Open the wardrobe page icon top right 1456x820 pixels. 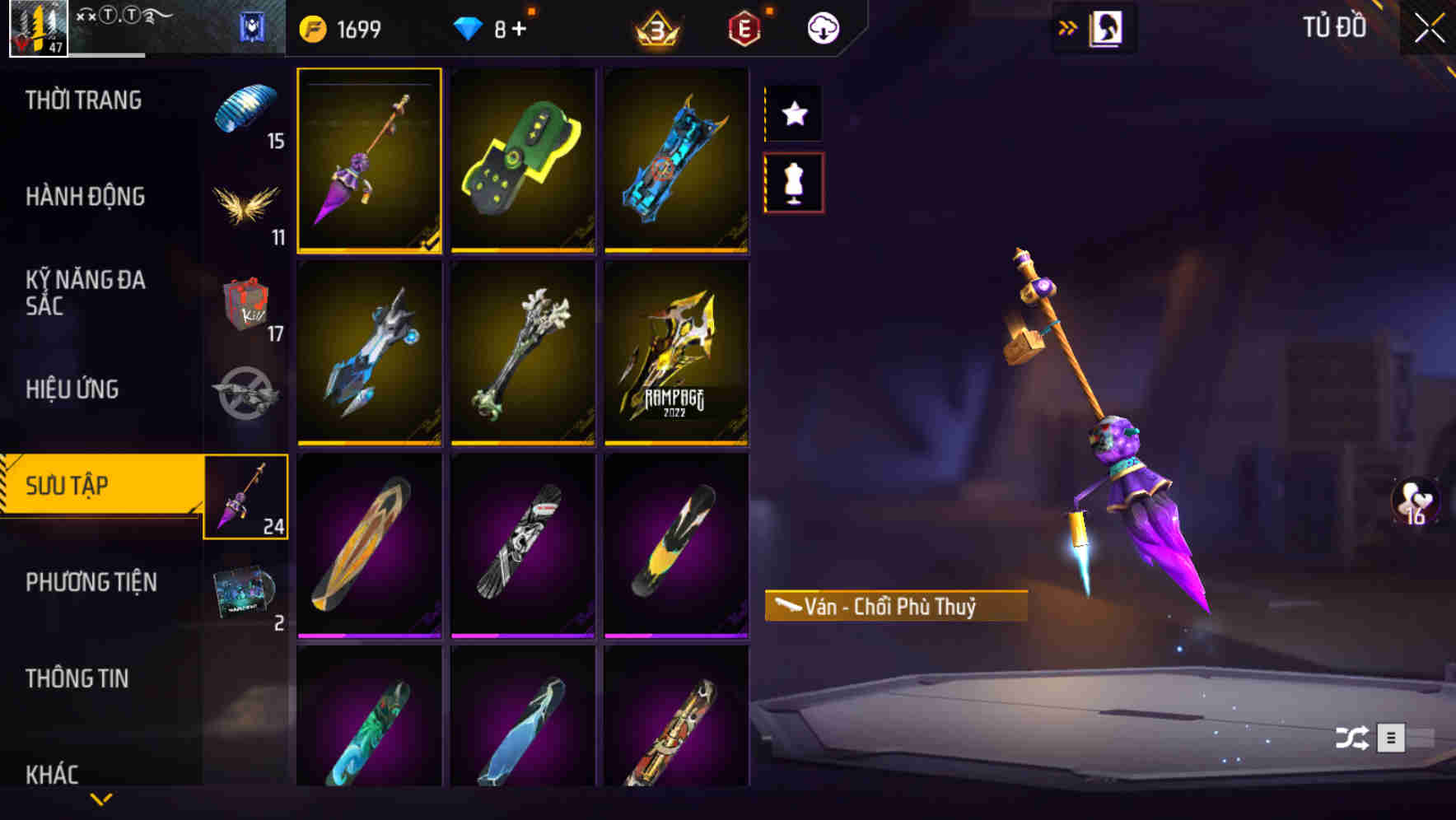(1104, 26)
